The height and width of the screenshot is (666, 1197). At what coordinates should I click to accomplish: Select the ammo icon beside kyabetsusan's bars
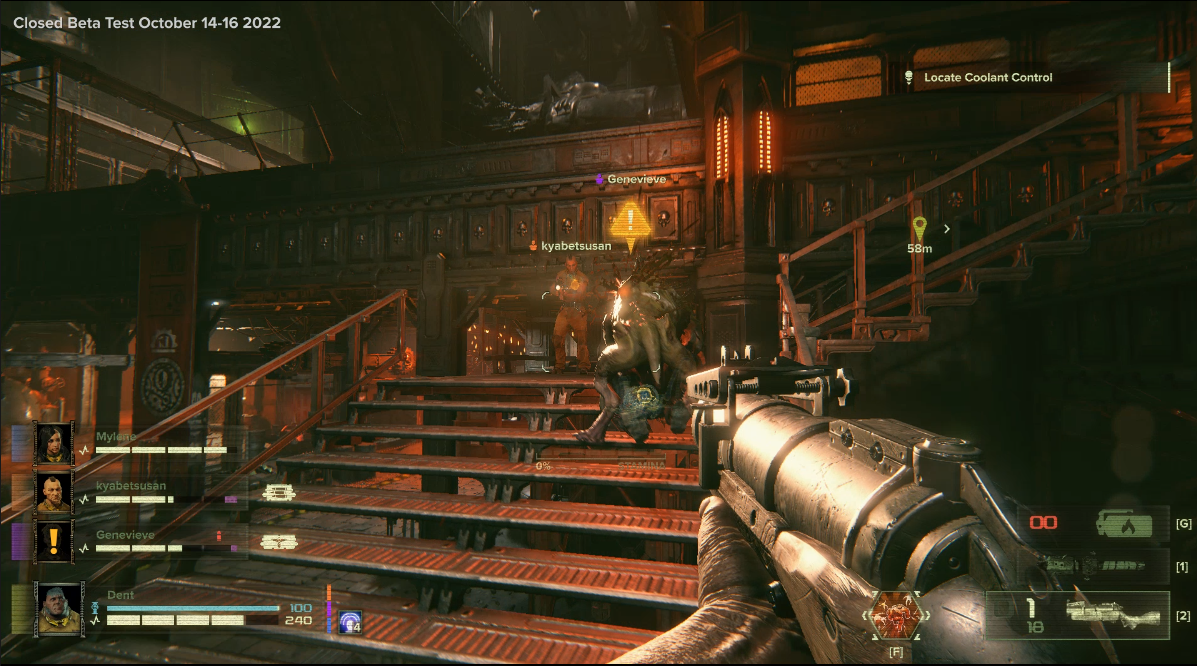pos(277,492)
